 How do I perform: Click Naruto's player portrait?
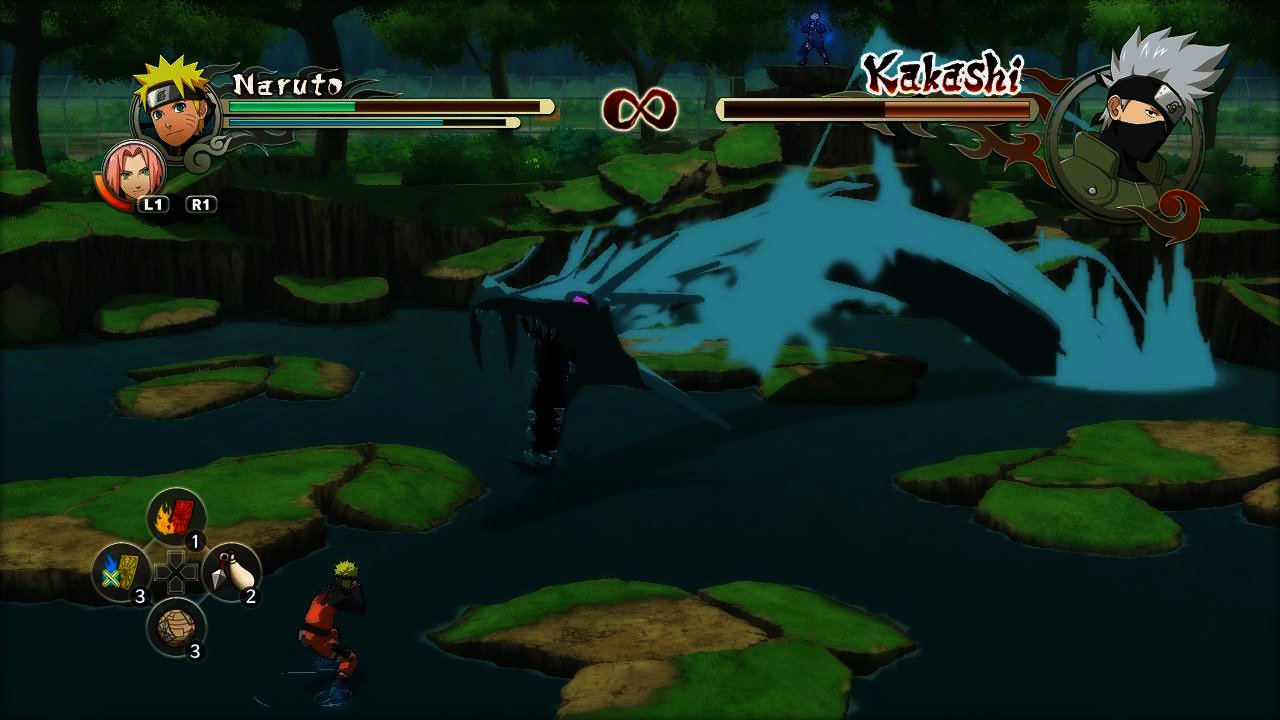(176, 108)
